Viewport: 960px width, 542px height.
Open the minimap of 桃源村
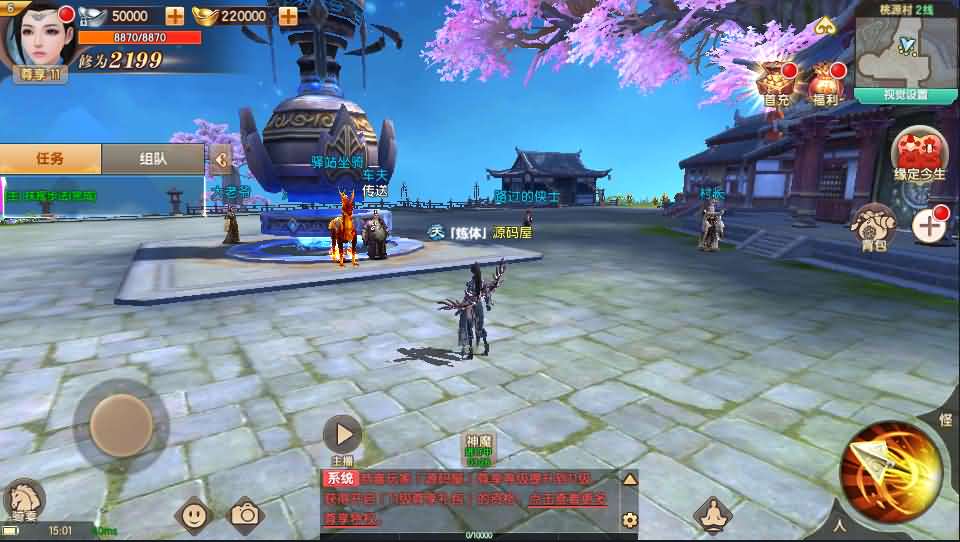[x=905, y=51]
